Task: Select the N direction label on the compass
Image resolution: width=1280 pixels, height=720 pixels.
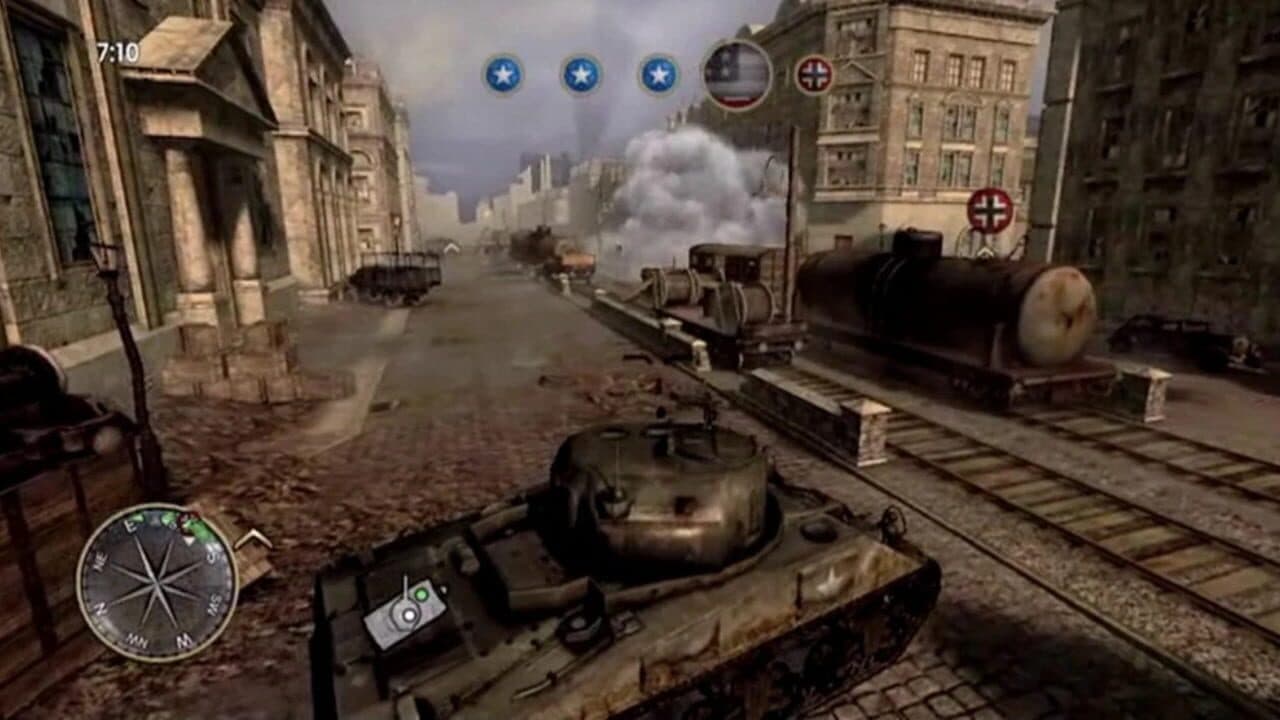Action: click(x=102, y=608)
